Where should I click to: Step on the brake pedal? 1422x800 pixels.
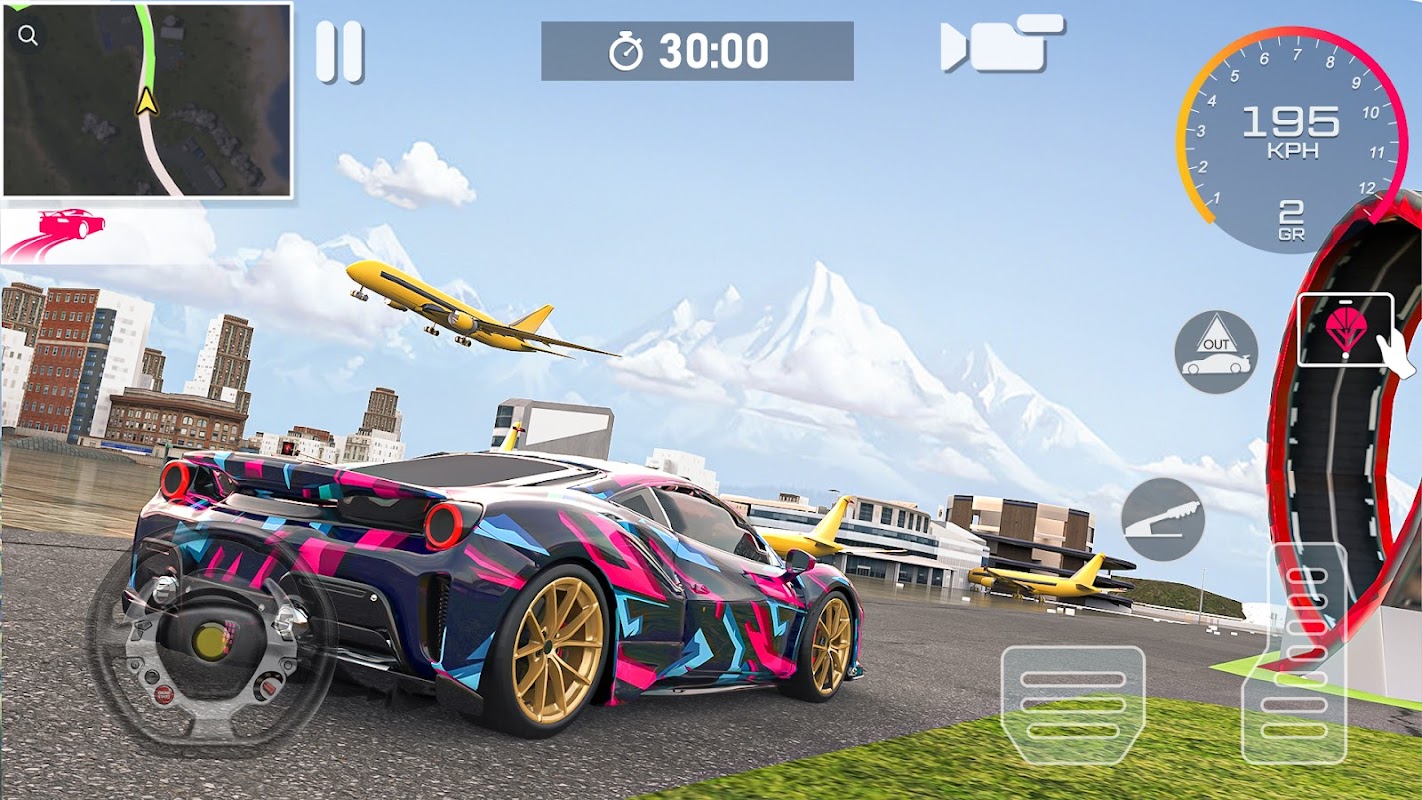pyautogui.click(x=1073, y=705)
